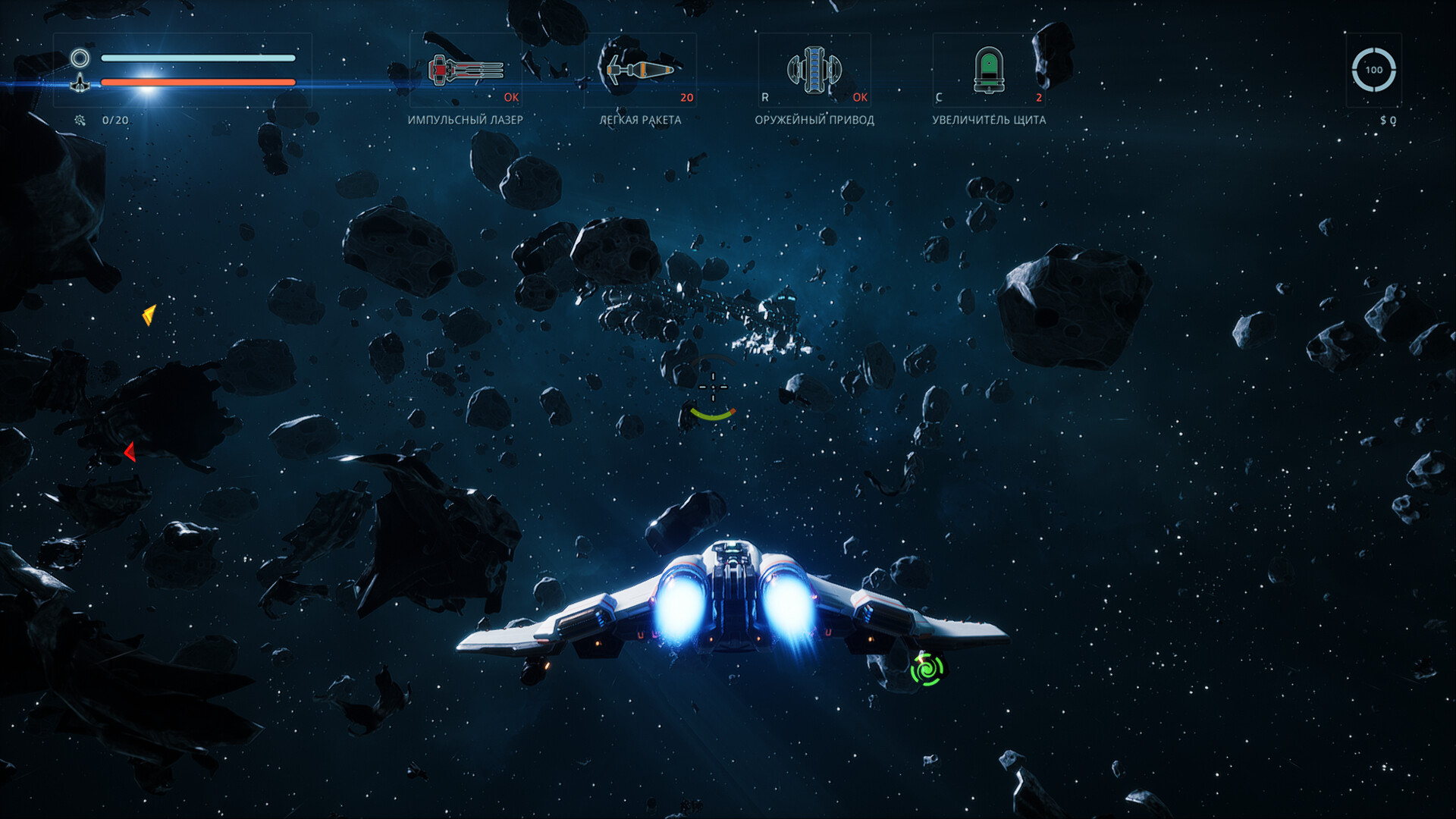Activate the Оружейный привод device

pyautogui.click(x=814, y=71)
